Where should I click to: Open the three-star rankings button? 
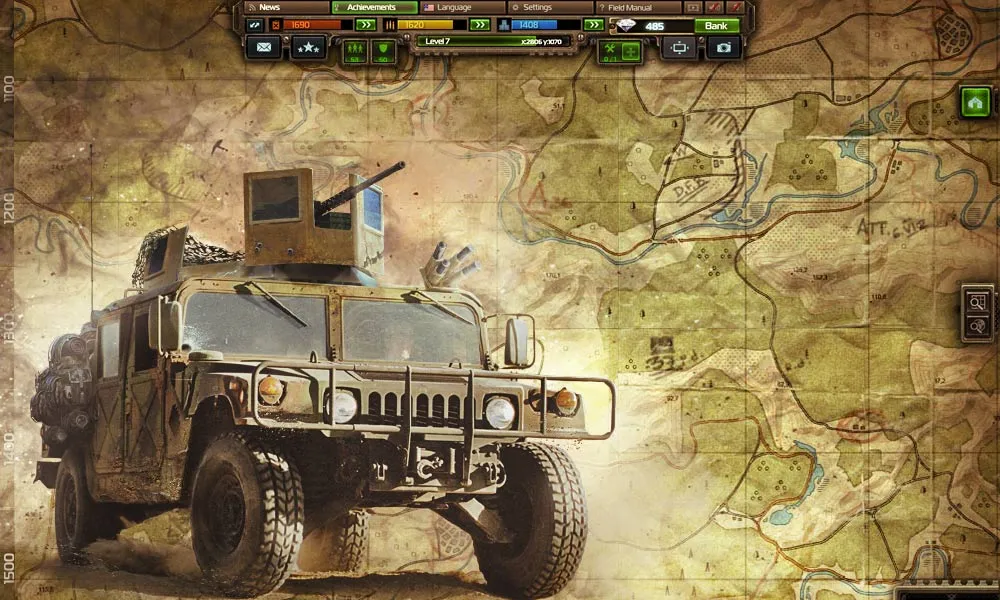coord(309,47)
